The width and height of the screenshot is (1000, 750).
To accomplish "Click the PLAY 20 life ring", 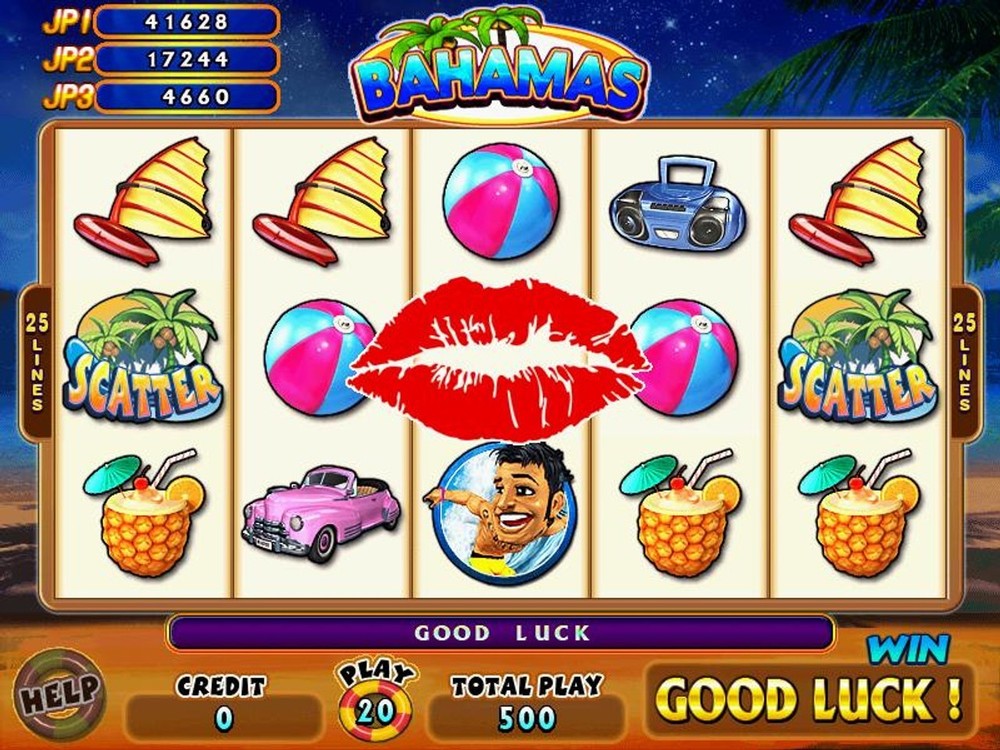I will pyautogui.click(x=376, y=703).
